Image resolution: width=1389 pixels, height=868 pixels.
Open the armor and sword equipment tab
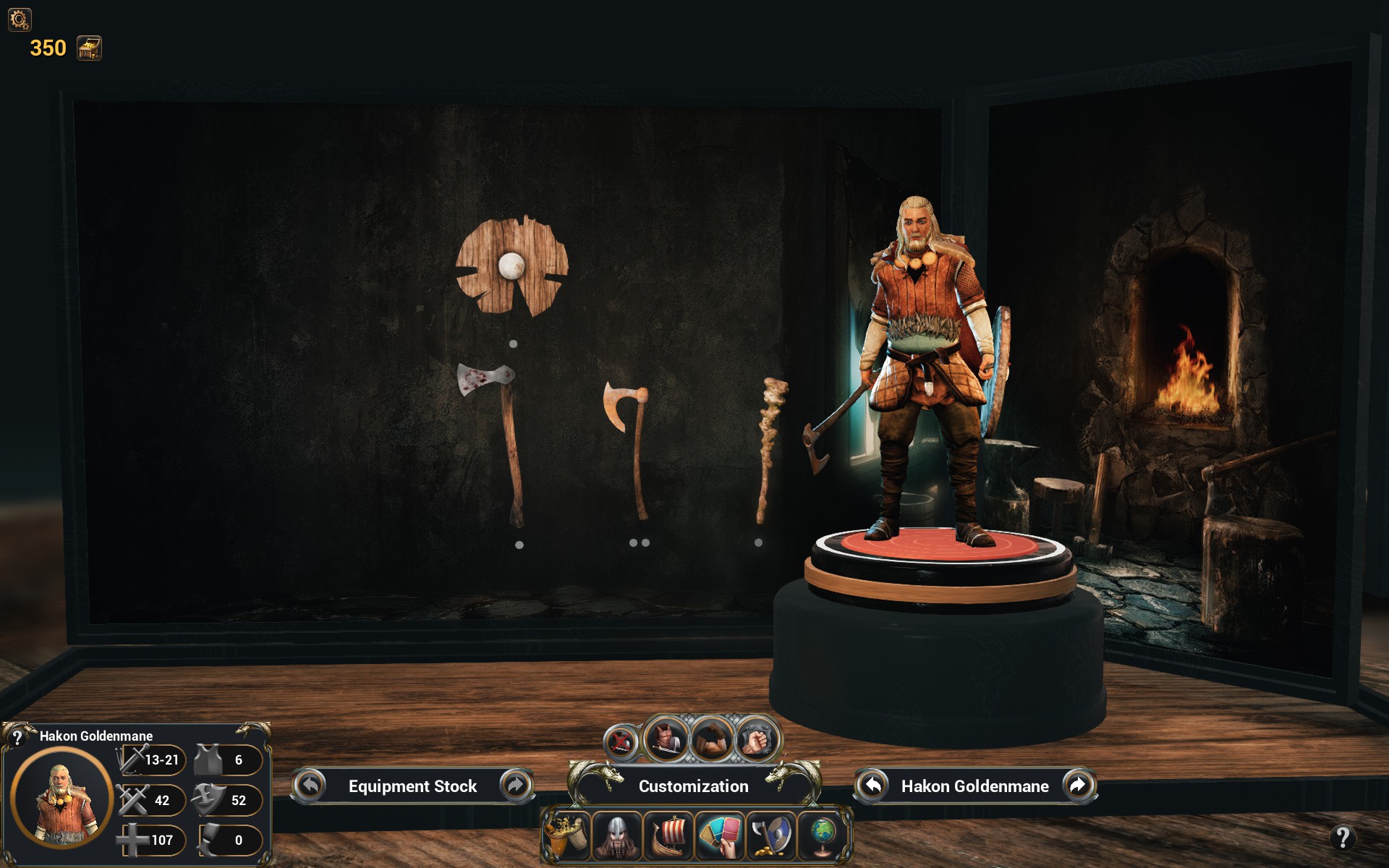[666, 739]
